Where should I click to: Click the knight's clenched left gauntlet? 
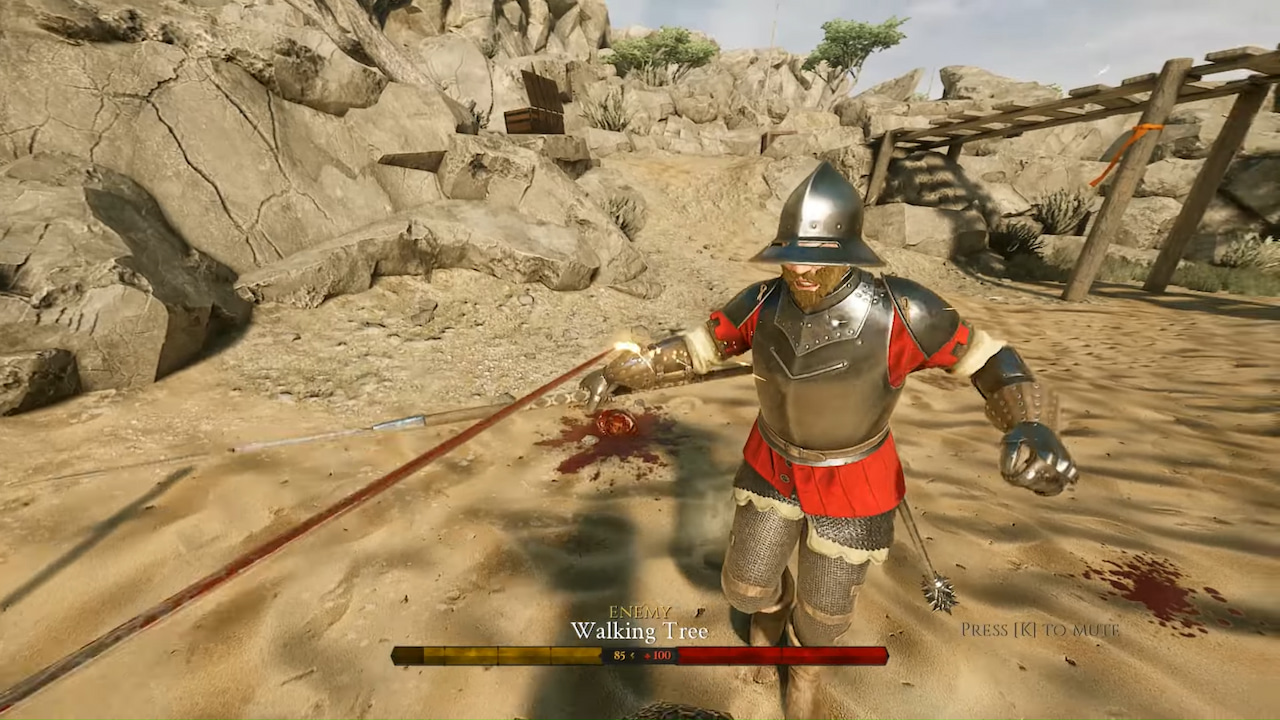(1030, 460)
